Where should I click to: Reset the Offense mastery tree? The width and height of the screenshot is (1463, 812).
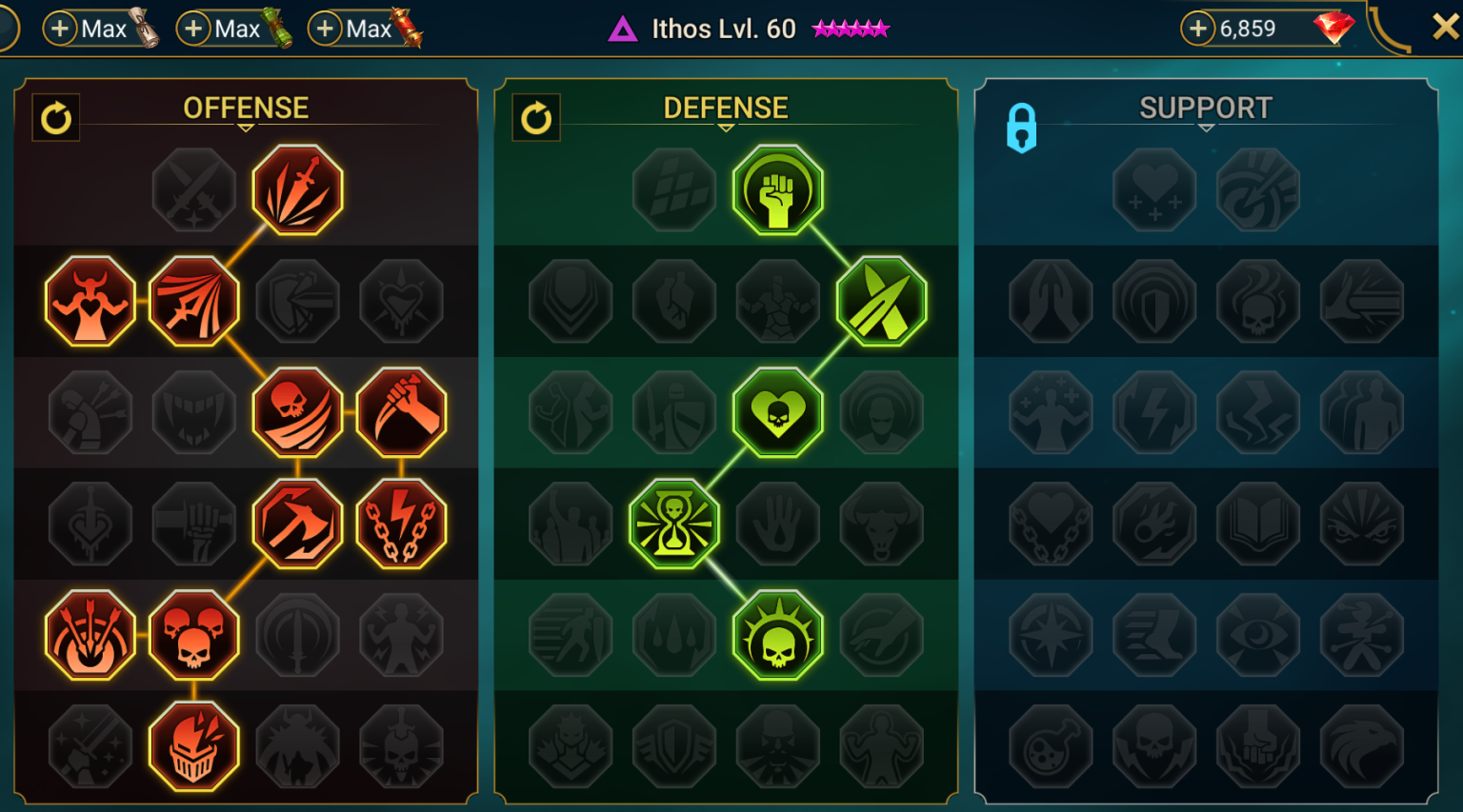[x=56, y=118]
